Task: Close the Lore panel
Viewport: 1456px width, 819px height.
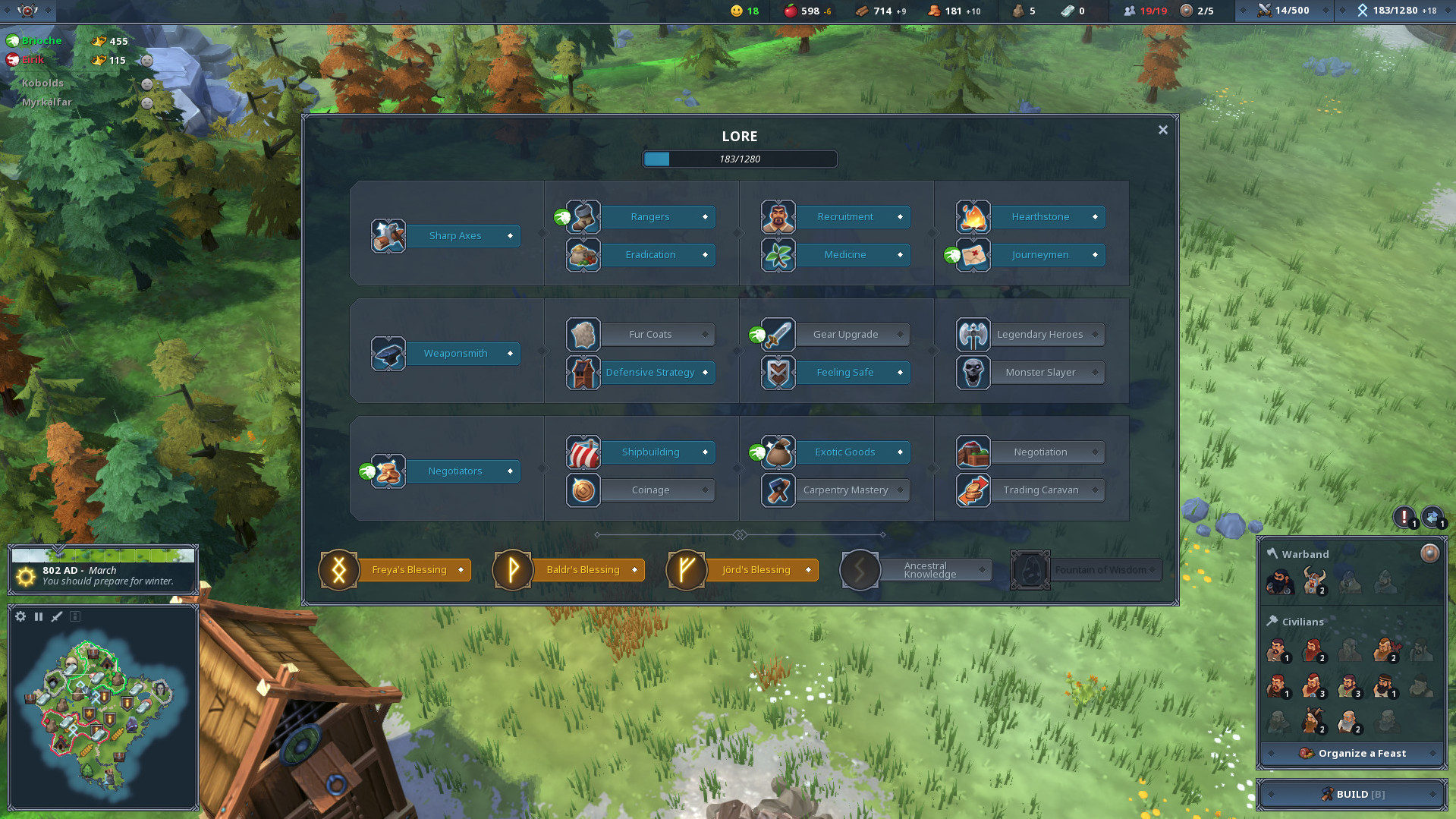Action: click(1162, 130)
